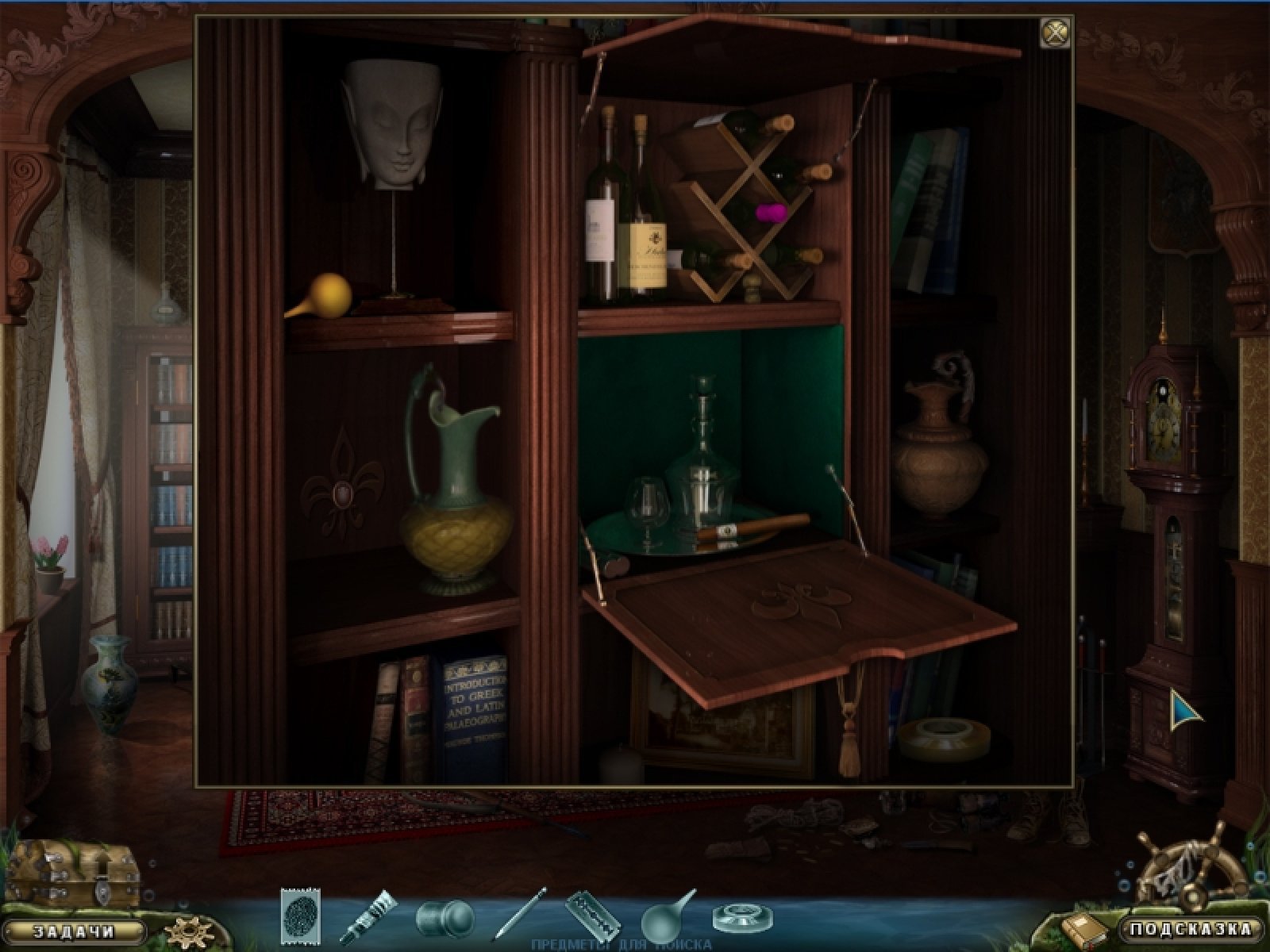Select the glue tube item
The width and height of the screenshot is (1270, 952).
[x=369, y=916]
